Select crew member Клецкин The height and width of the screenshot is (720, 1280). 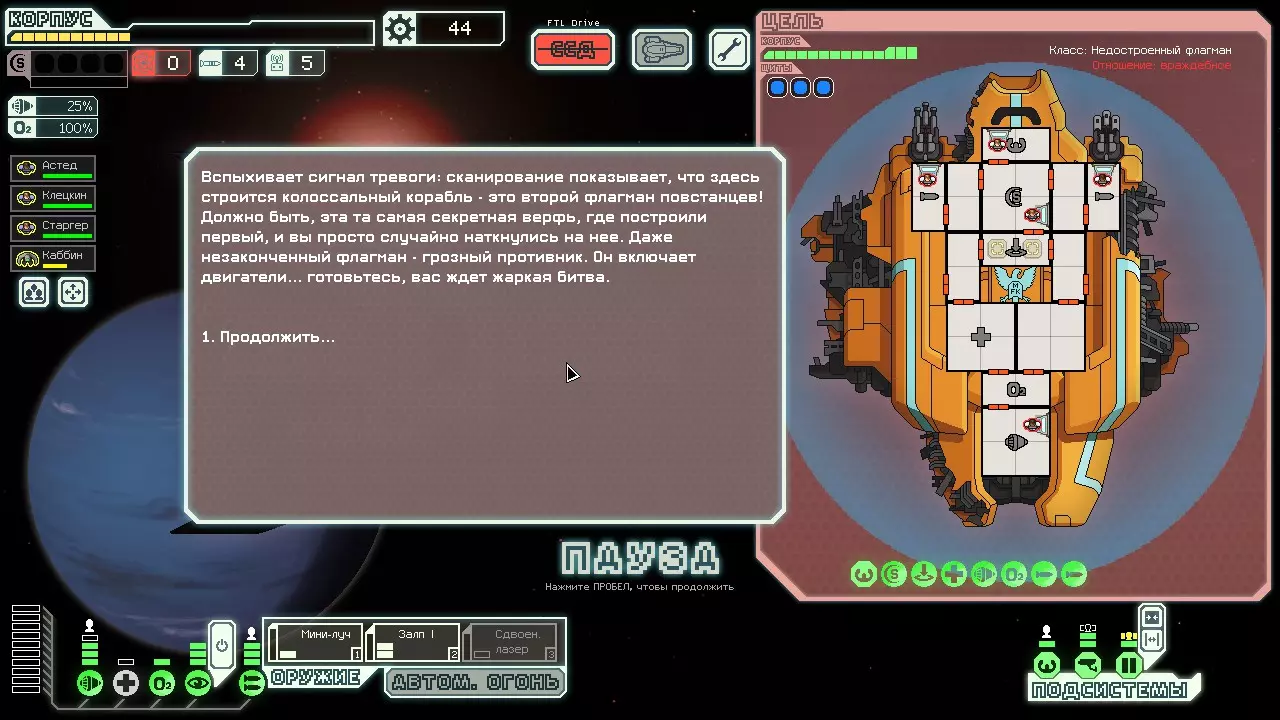point(55,198)
